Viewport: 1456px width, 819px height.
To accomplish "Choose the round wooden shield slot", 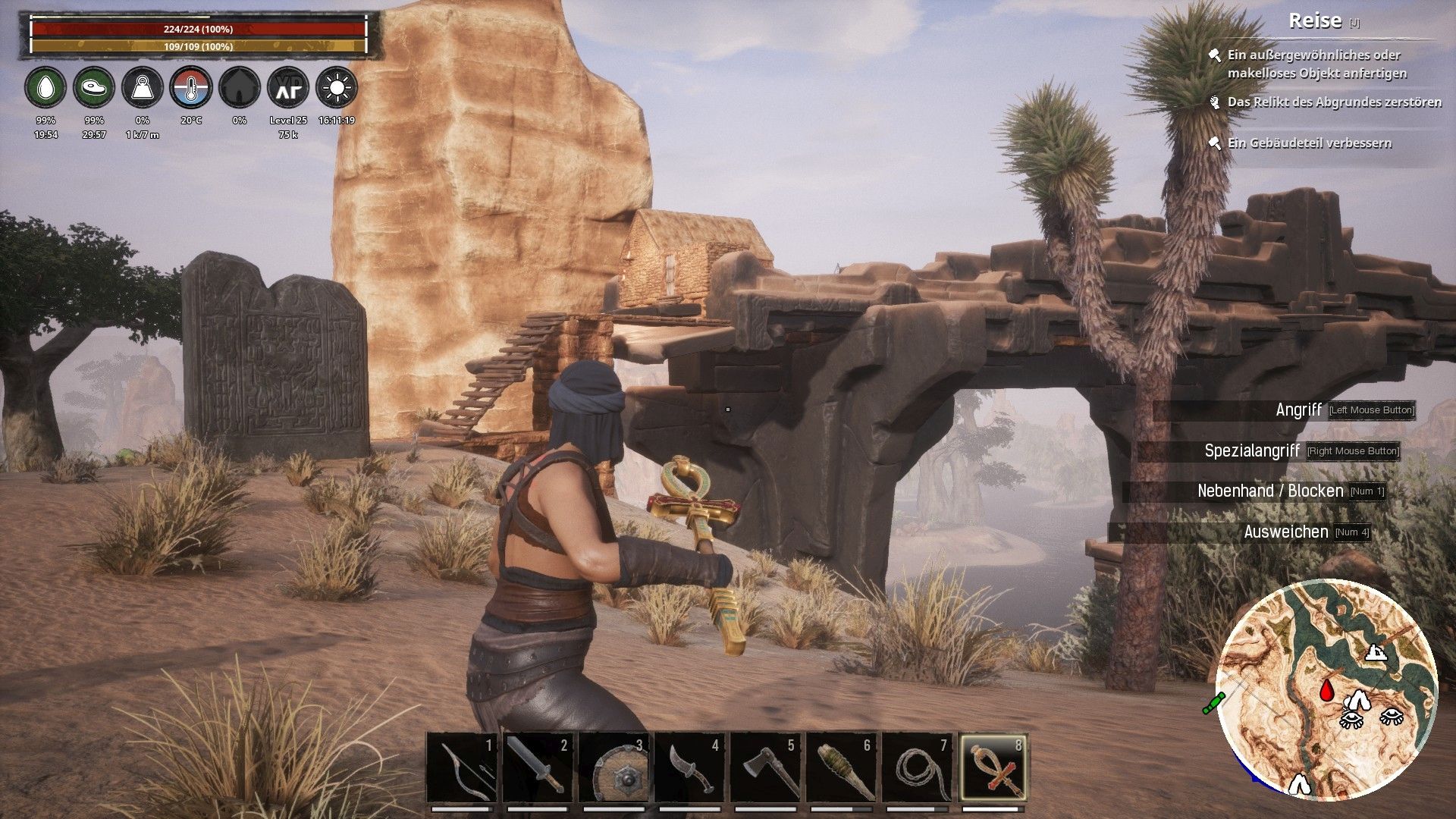I will click(x=613, y=767).
